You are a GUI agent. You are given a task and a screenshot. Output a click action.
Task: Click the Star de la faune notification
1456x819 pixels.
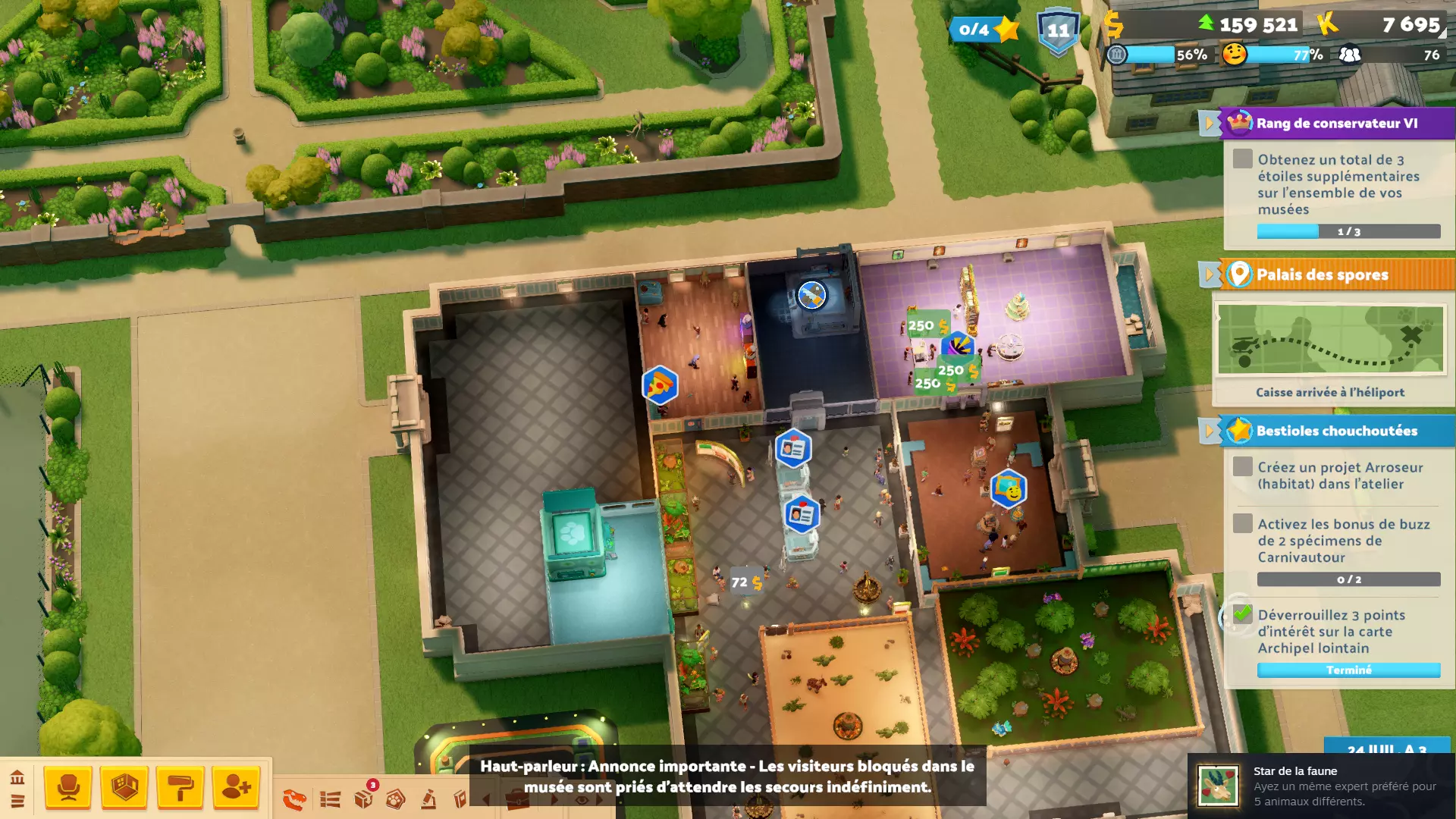pos(1321,786)
